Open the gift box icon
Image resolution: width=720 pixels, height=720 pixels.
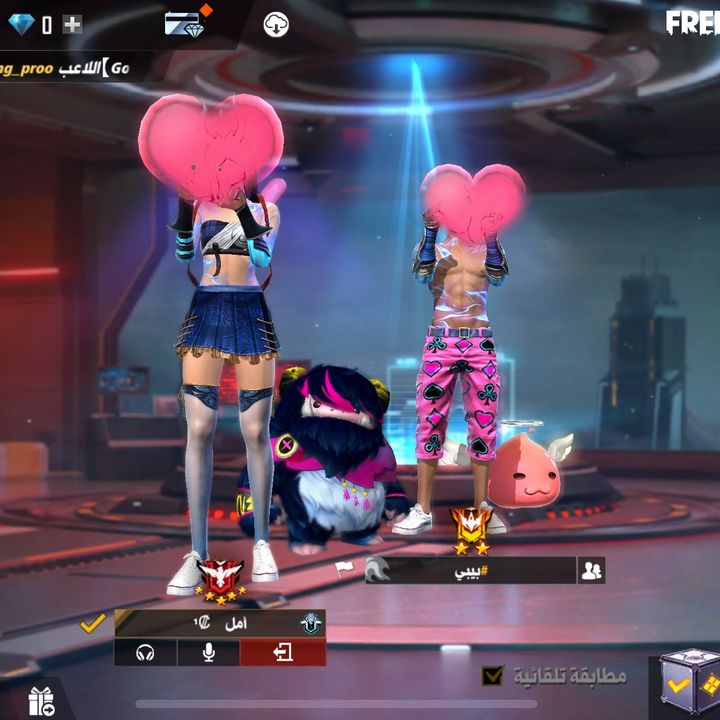pyautogui.click(x=41, y=701)
